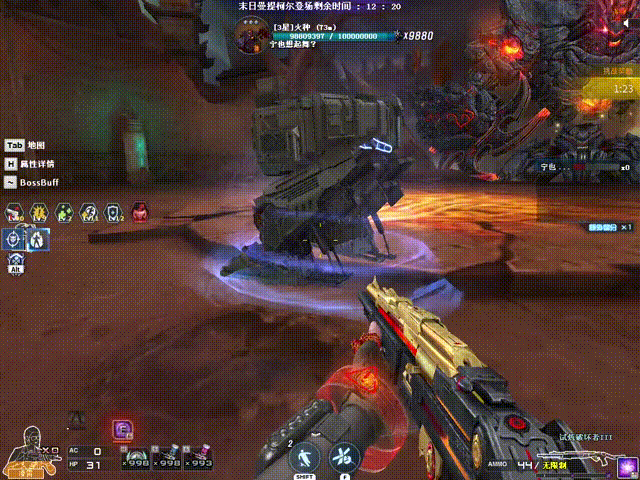The width and height of the screenshot is (640, 480).
Task: Activate the SHIFT sprint skill button
Action: (303, 459)
